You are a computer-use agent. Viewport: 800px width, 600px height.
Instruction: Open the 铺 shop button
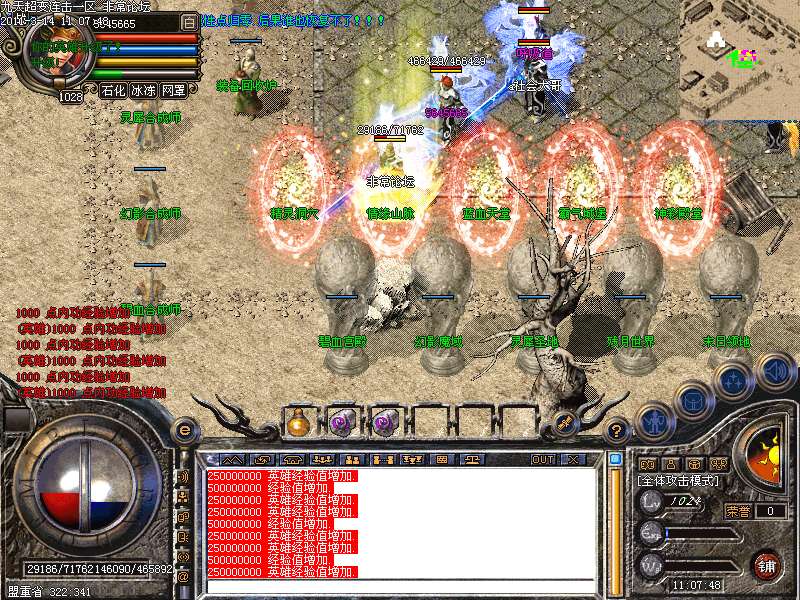coord(766,565)
